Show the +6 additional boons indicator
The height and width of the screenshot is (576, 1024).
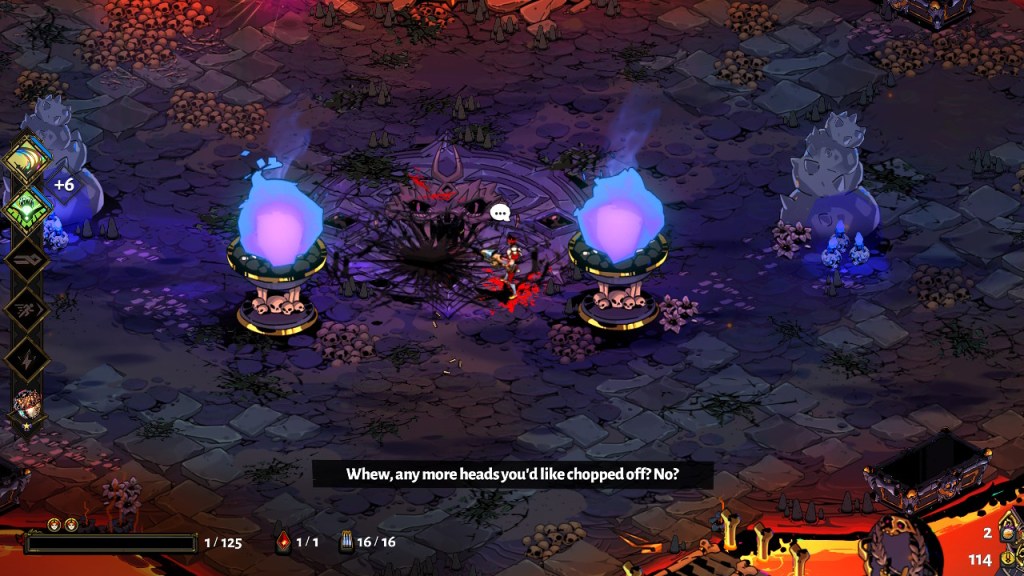click(x=64, y=185)
